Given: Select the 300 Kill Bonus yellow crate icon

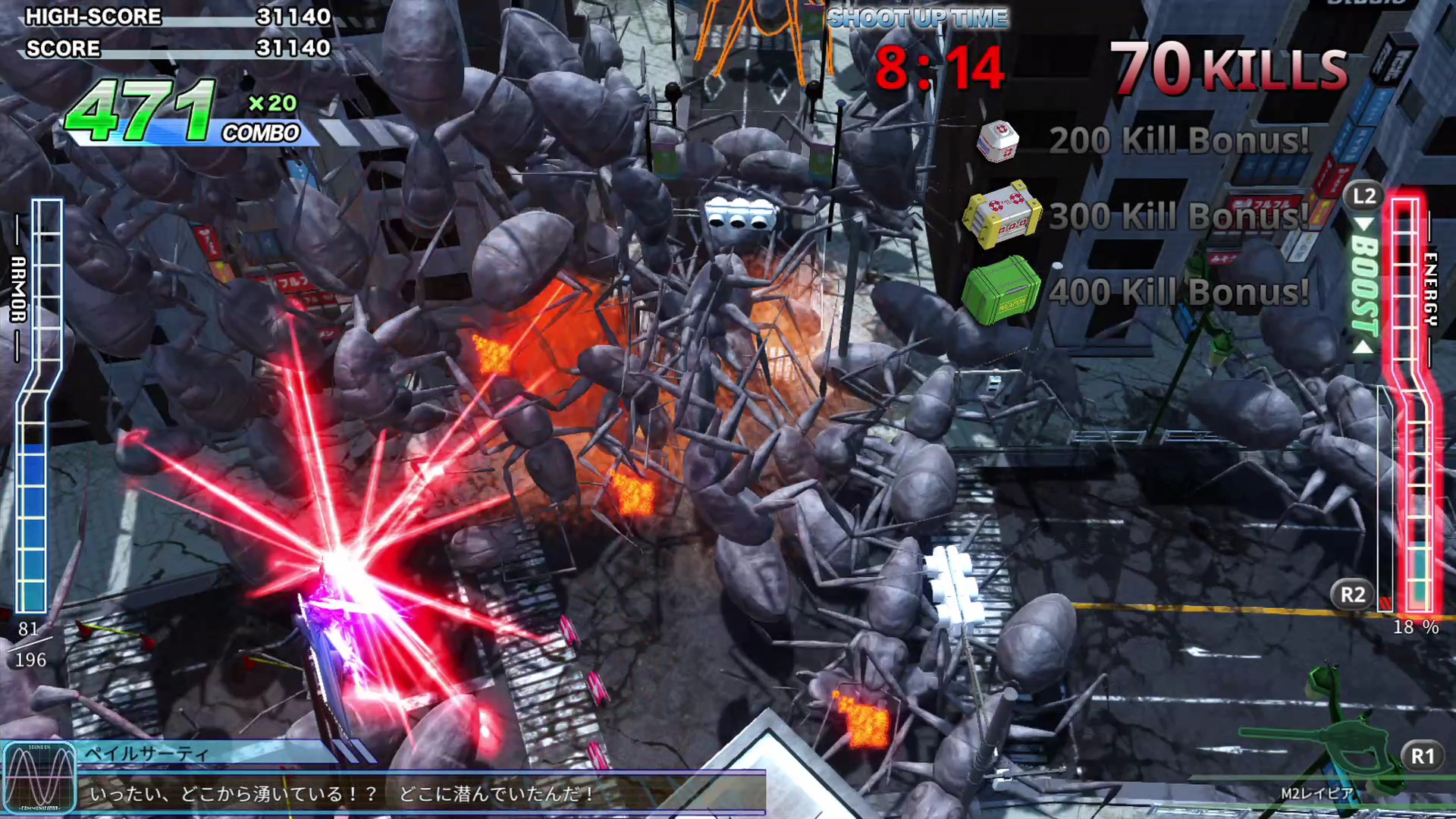Looking at the screenshot, I should [x=1001, y=215].
